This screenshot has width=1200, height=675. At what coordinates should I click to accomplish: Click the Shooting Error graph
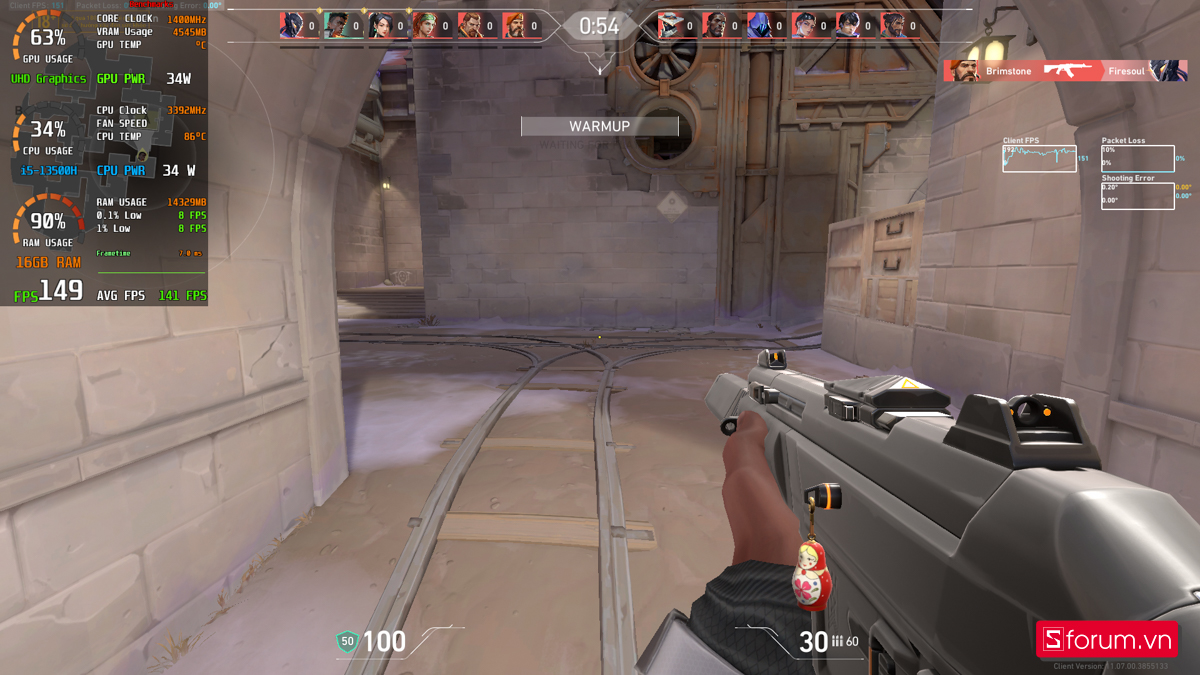[x=1137, y=196]
